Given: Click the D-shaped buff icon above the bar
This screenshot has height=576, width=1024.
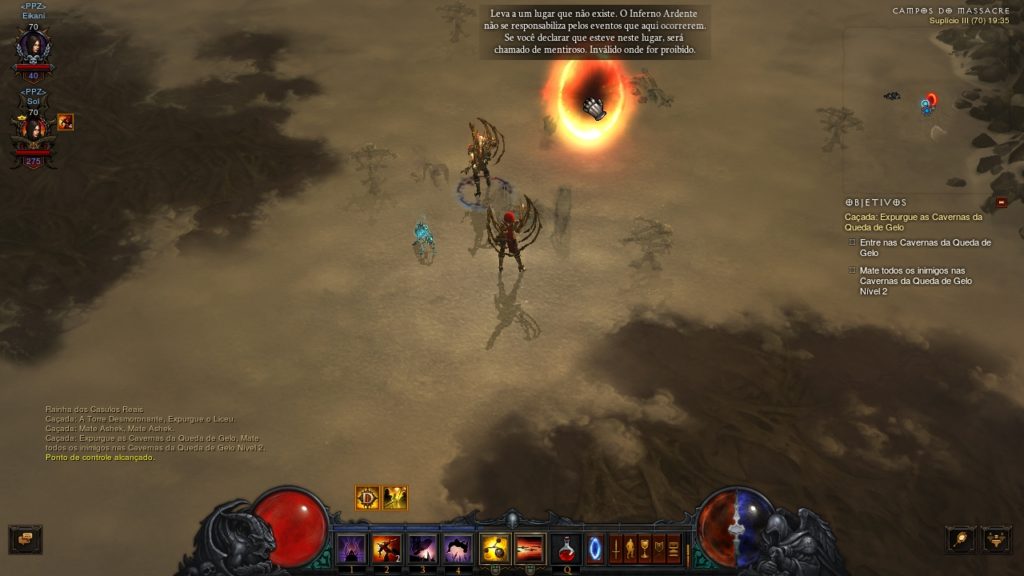Looking at the screenshot, I should 367,497.
